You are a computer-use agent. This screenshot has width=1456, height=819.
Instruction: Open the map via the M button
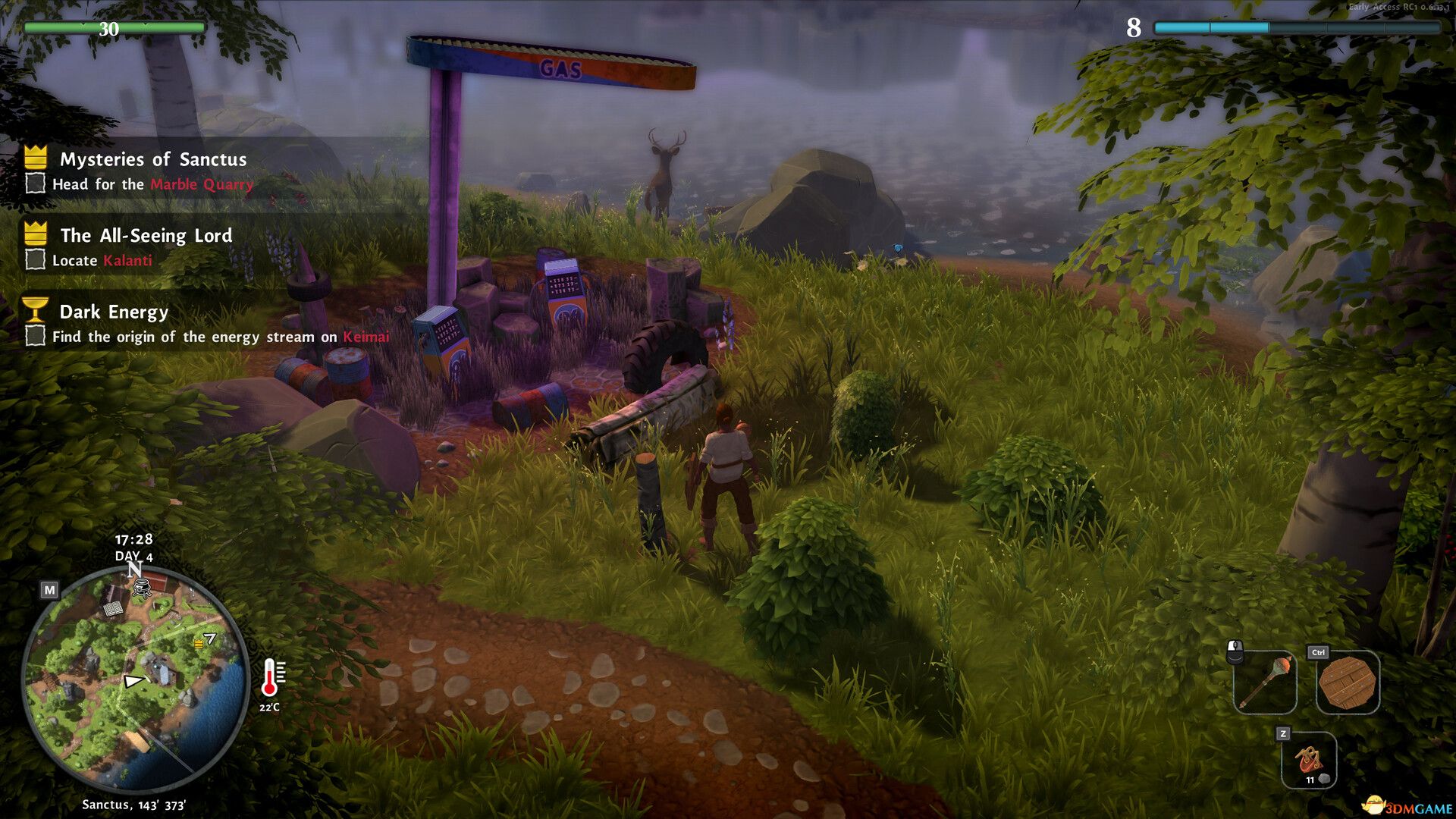tap(50, 590)
